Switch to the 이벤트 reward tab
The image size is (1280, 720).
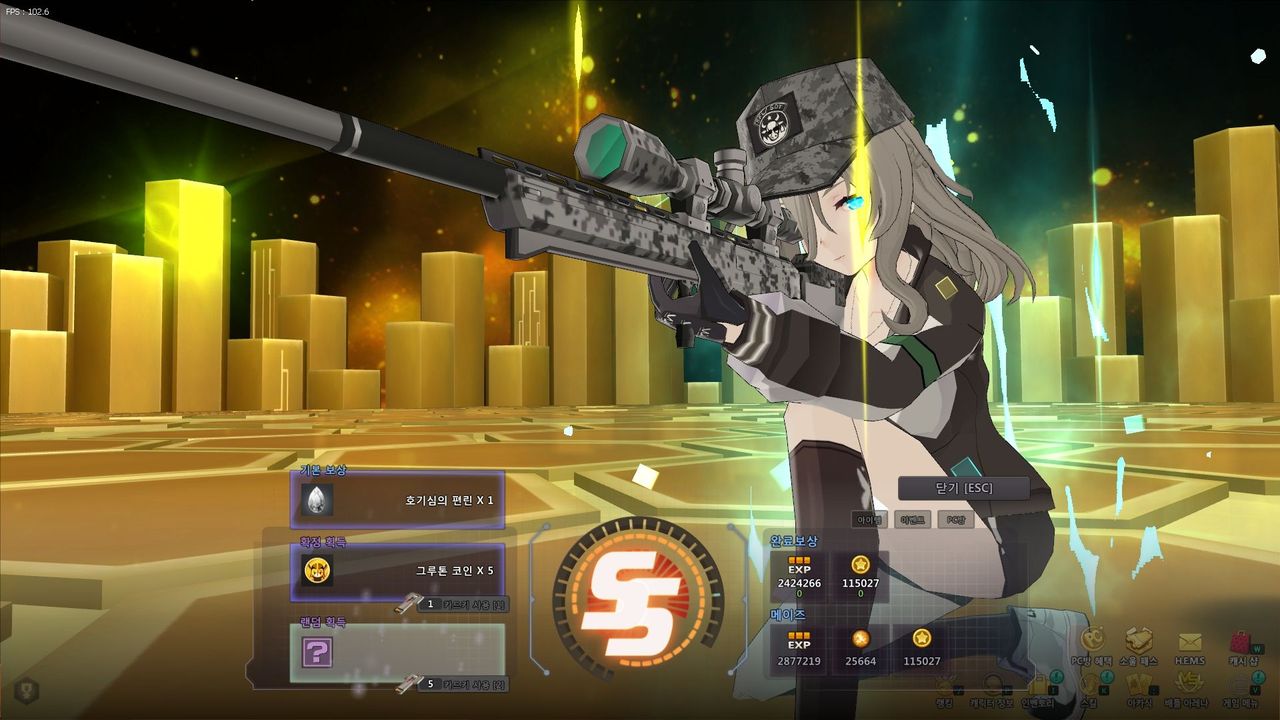click(913, 520)
